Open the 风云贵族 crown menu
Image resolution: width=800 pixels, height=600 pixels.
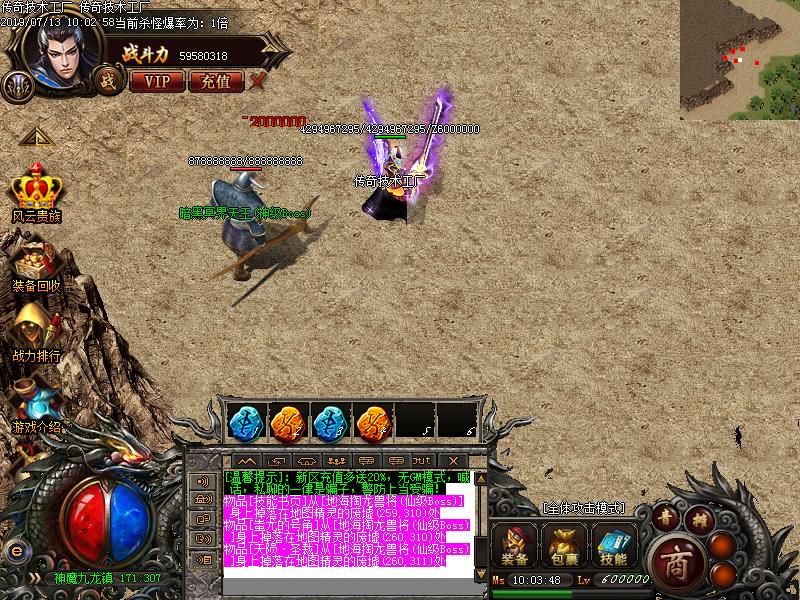(x=36, y=190)
